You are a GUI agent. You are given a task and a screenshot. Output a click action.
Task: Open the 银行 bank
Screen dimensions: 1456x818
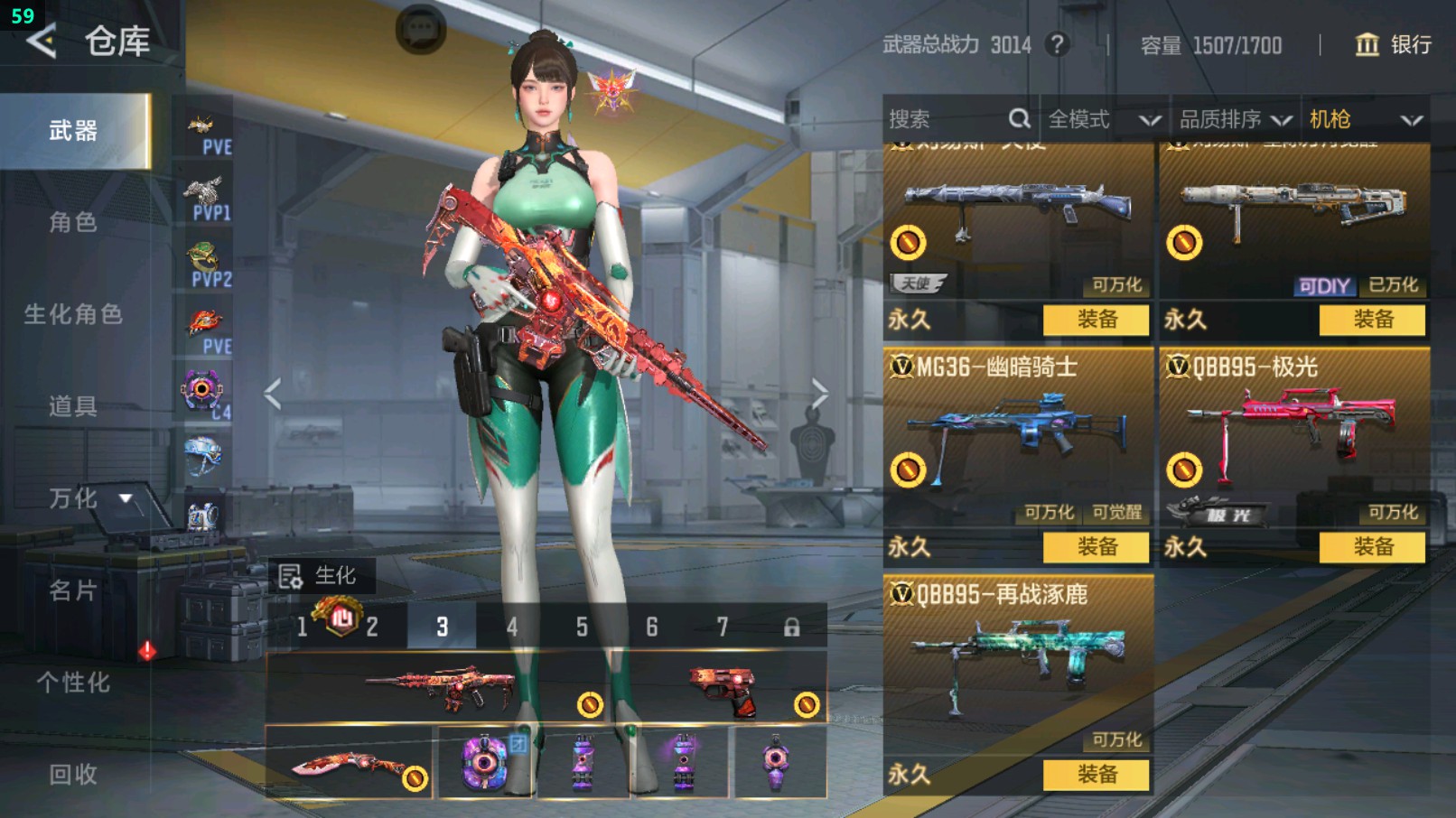point(1394,44)
